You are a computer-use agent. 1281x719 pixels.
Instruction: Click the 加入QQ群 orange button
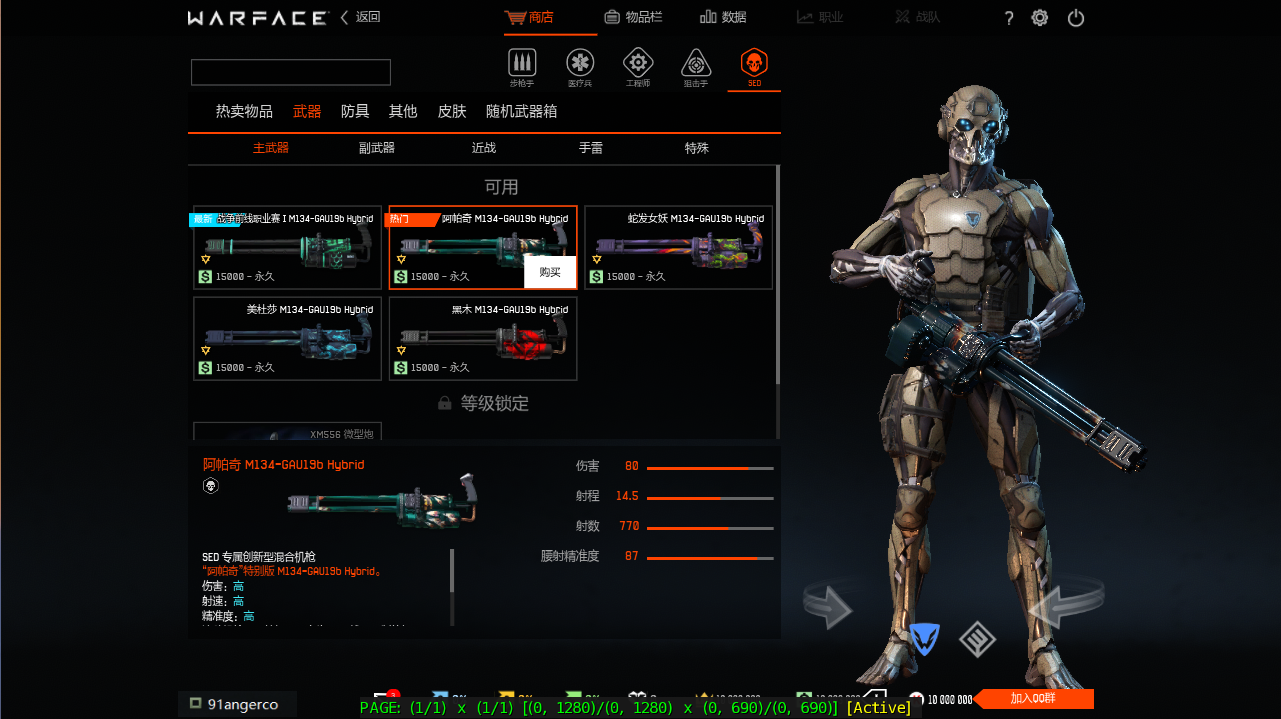(1034, 699)
